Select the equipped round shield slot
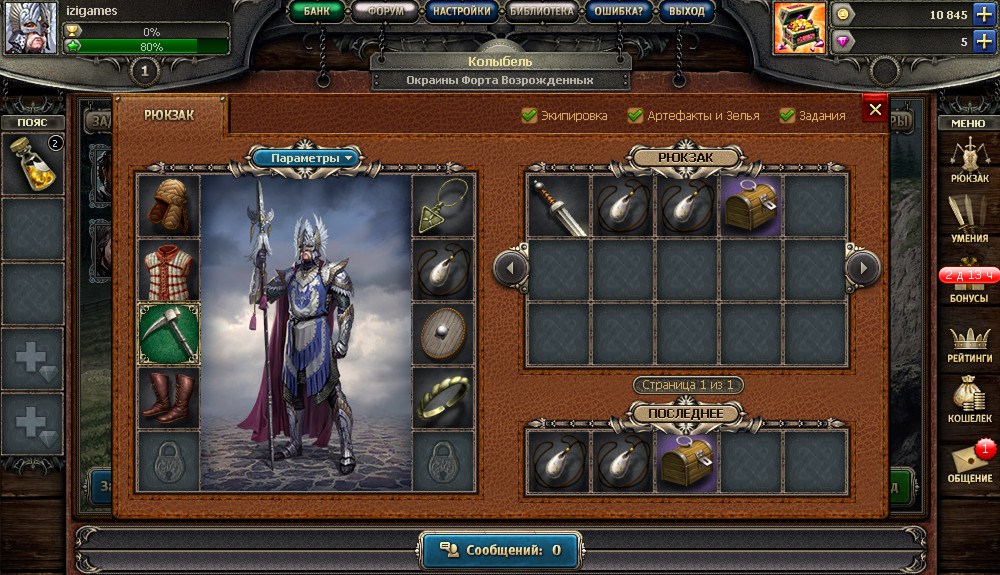This screenshot has height=575, width=1000. coord(443,334)
